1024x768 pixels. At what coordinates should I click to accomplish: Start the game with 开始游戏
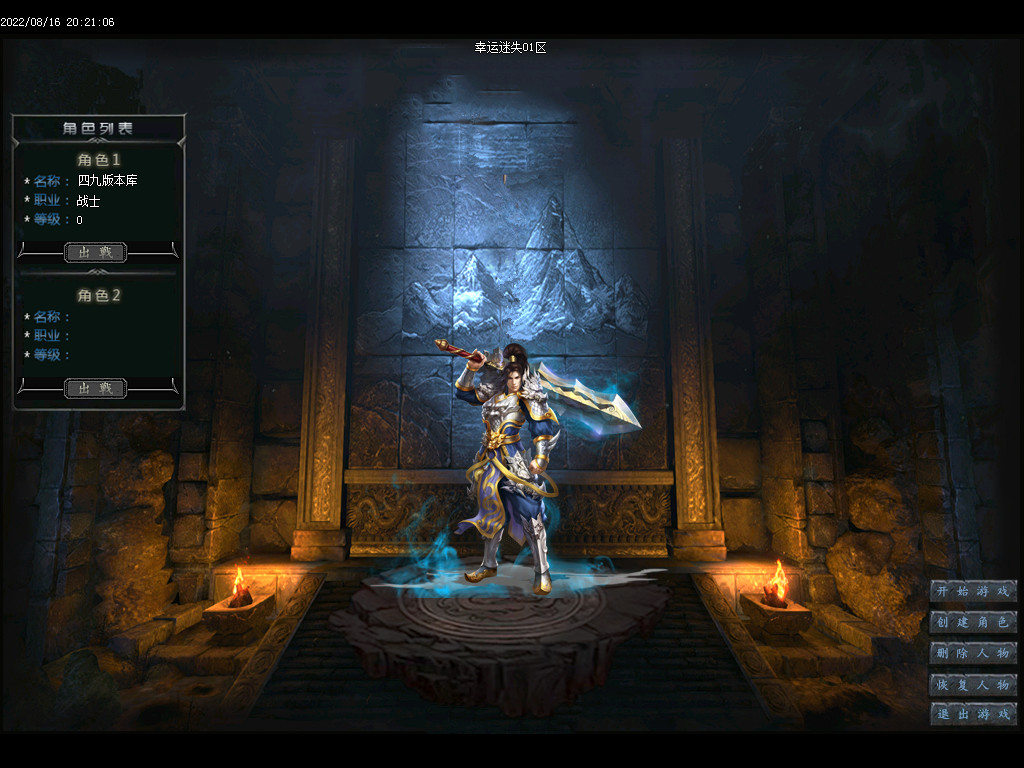pyautogui.click(x=973, y=591)
